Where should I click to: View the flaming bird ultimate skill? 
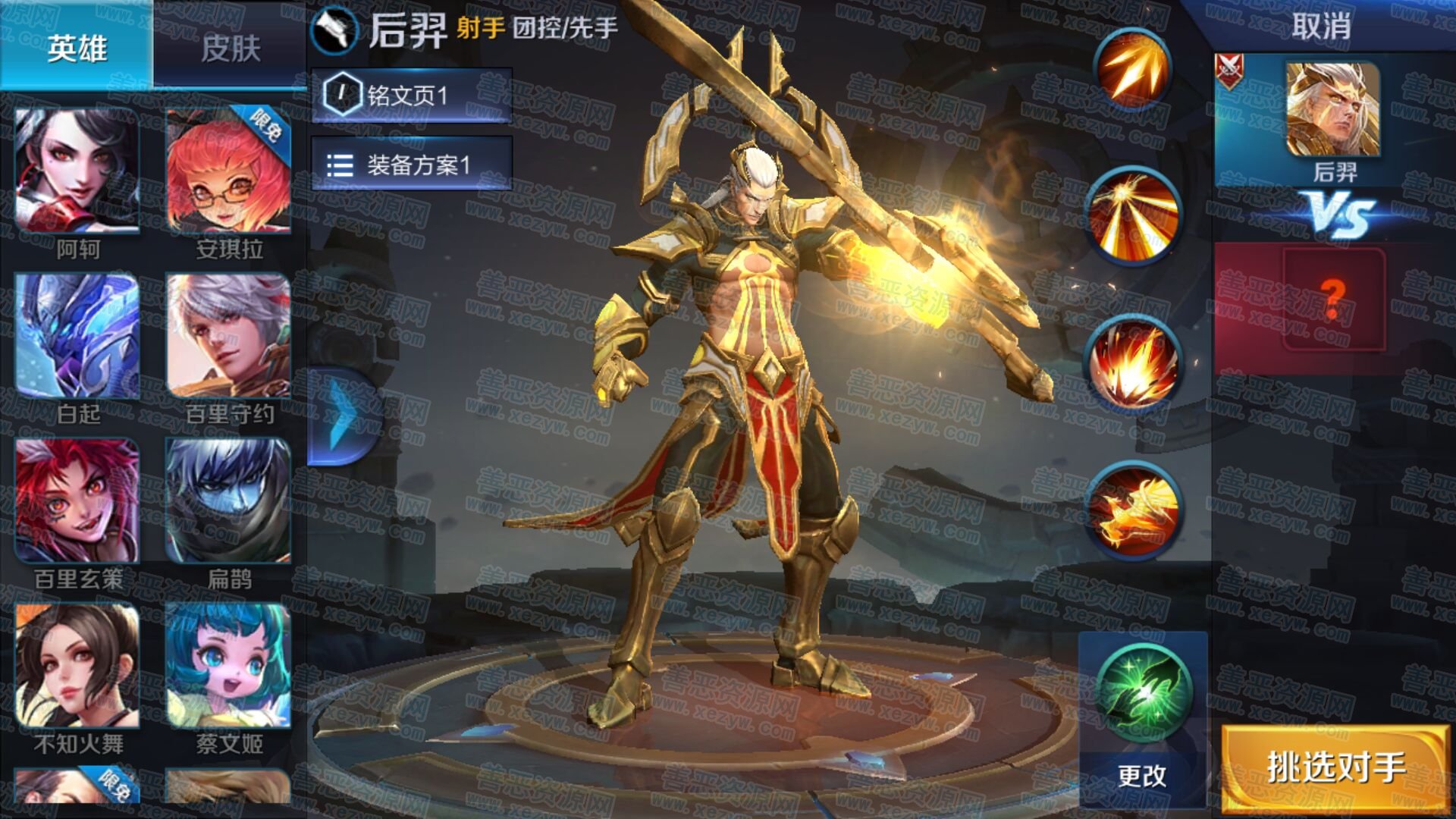(1133, 510)
